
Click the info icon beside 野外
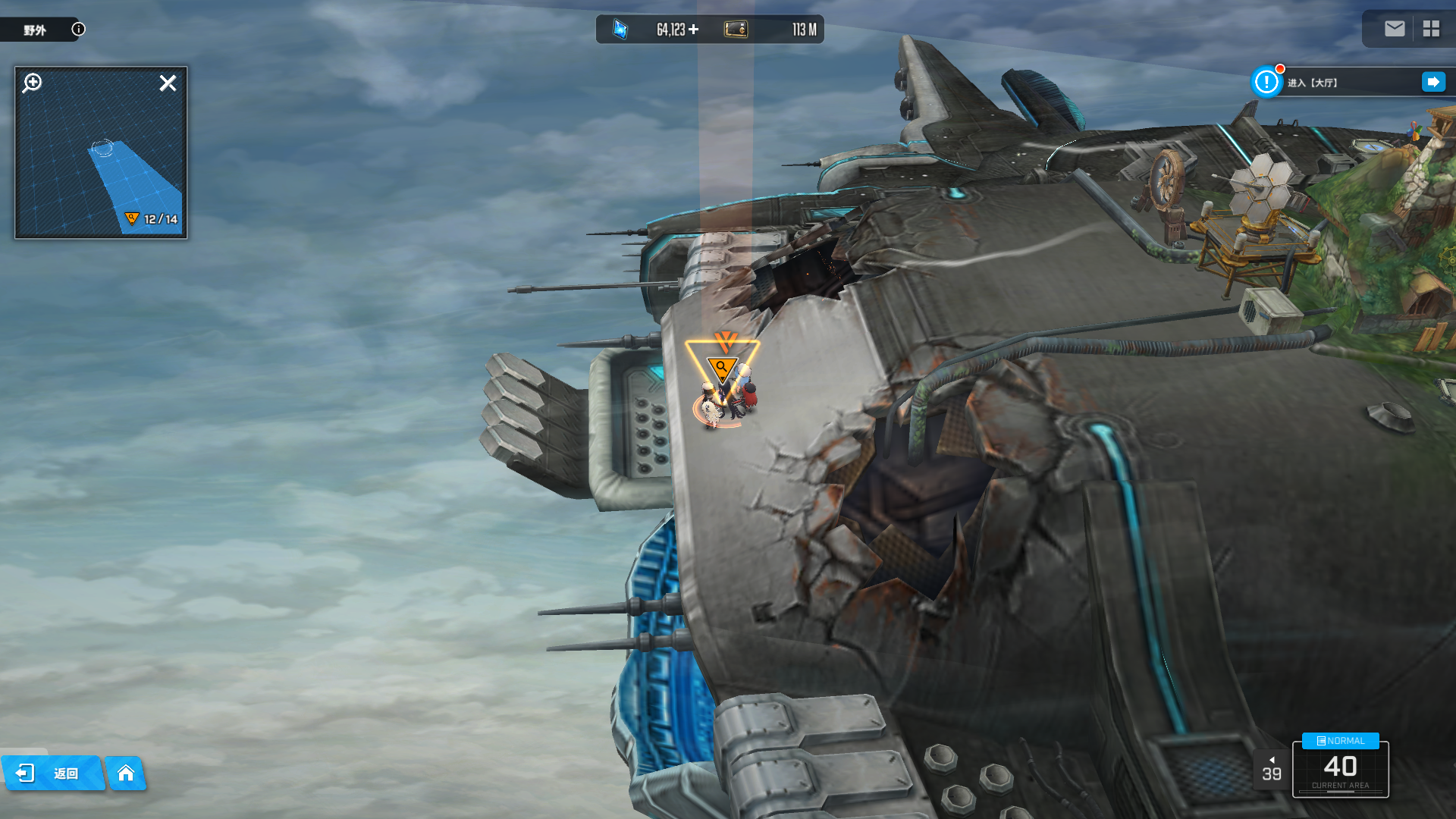point(78,29)
